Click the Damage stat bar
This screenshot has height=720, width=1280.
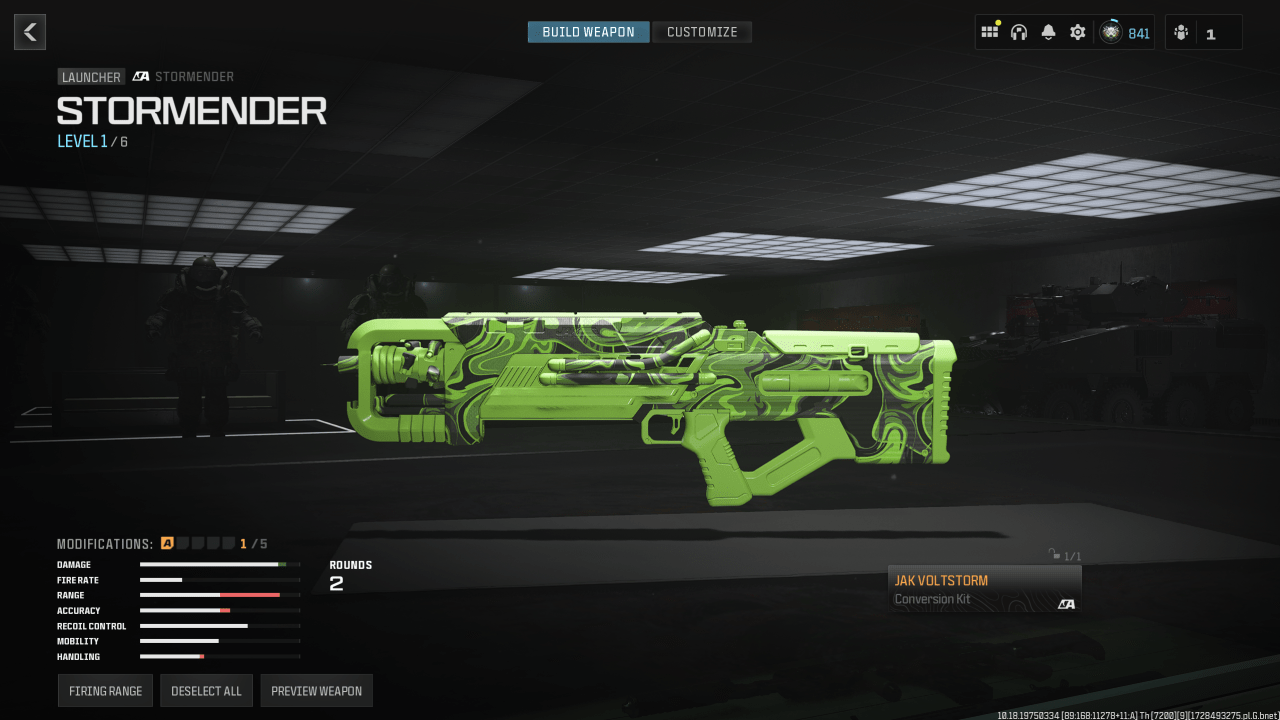point(220,564)
